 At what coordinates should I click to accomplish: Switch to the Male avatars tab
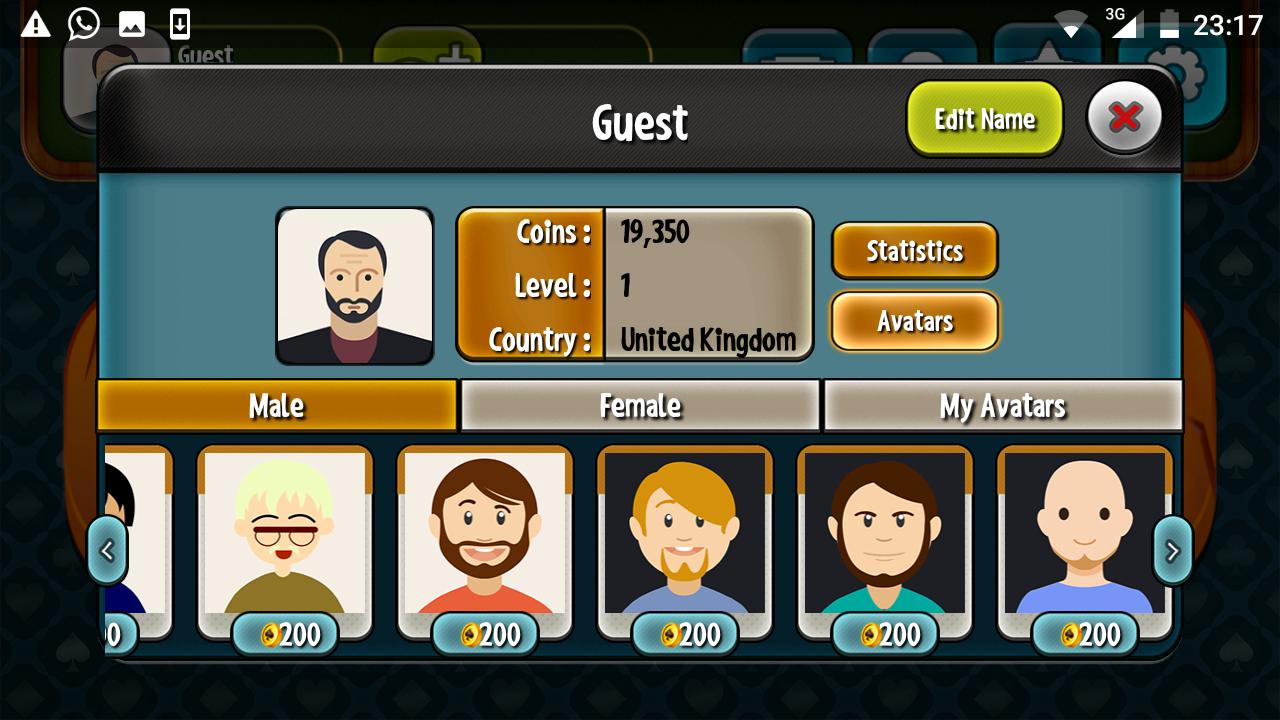(277, 405)
